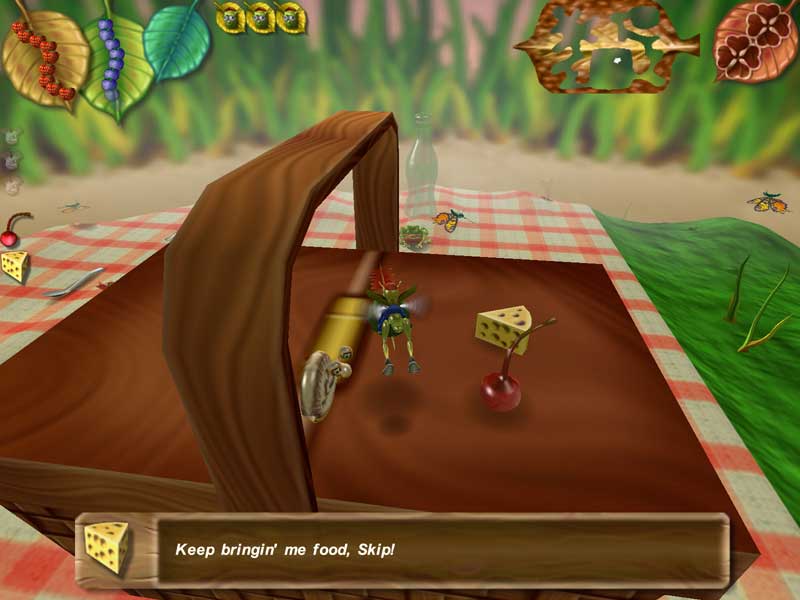Click the cheese portrait in the dialogue box
Screen dimensions: 800x600
[106, 547]
